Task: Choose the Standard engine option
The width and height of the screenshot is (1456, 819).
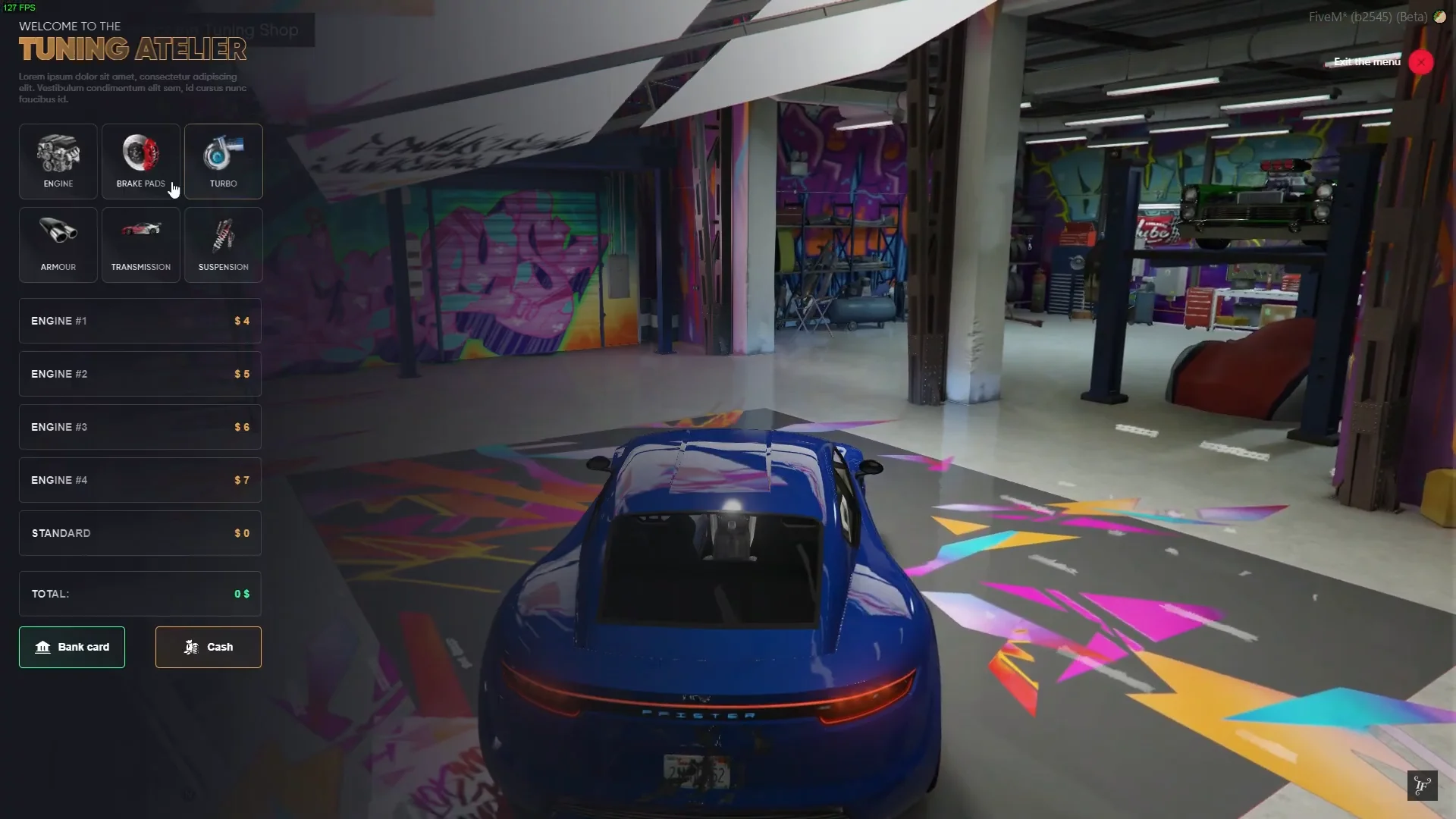Action: pyautogui.click(x=140, y=533)
